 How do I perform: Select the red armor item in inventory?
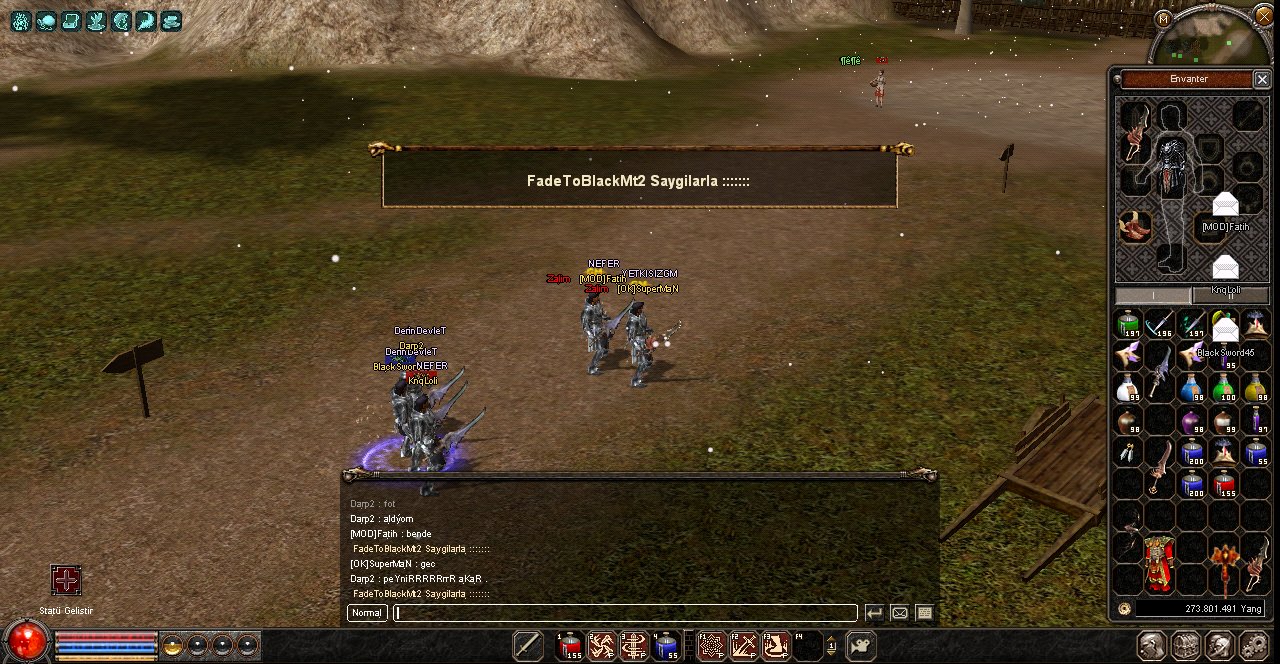point(1160,563)
